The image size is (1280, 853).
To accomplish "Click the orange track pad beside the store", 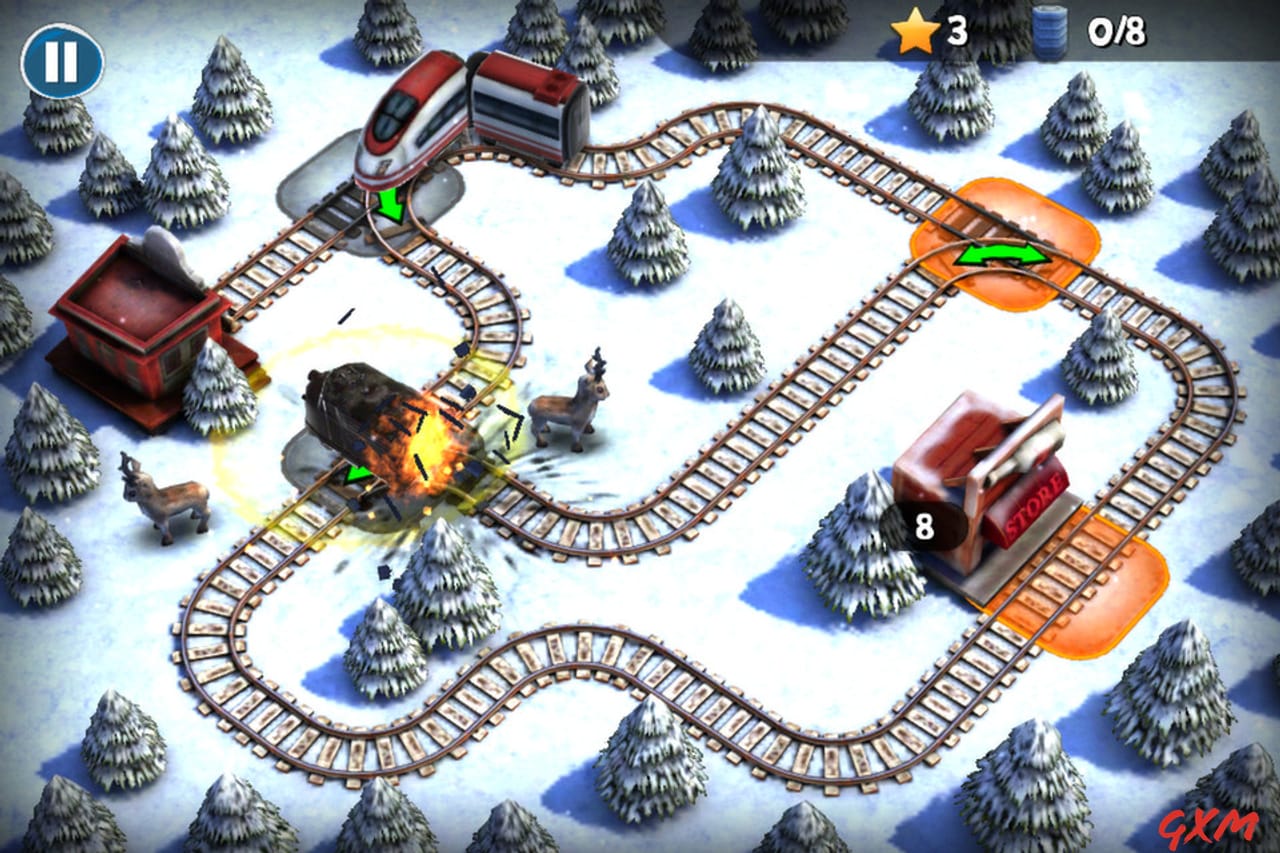I will (1090, 580).
